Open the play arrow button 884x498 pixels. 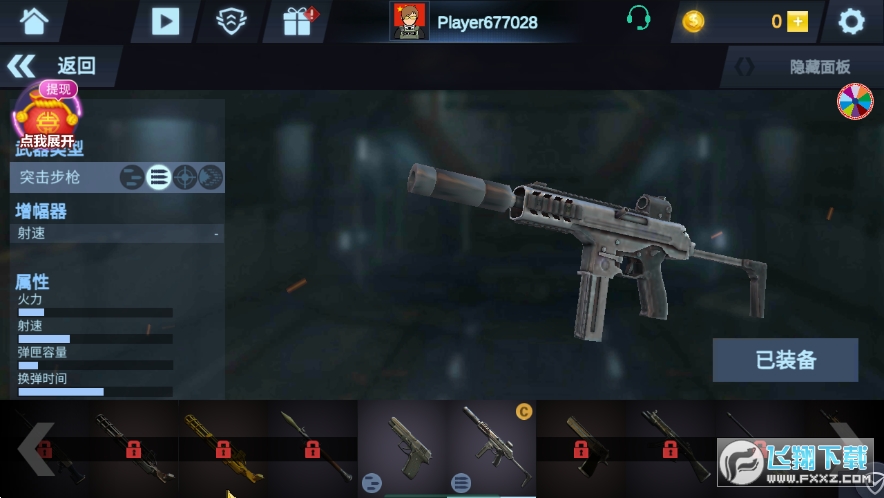click(x=165, y=20)
